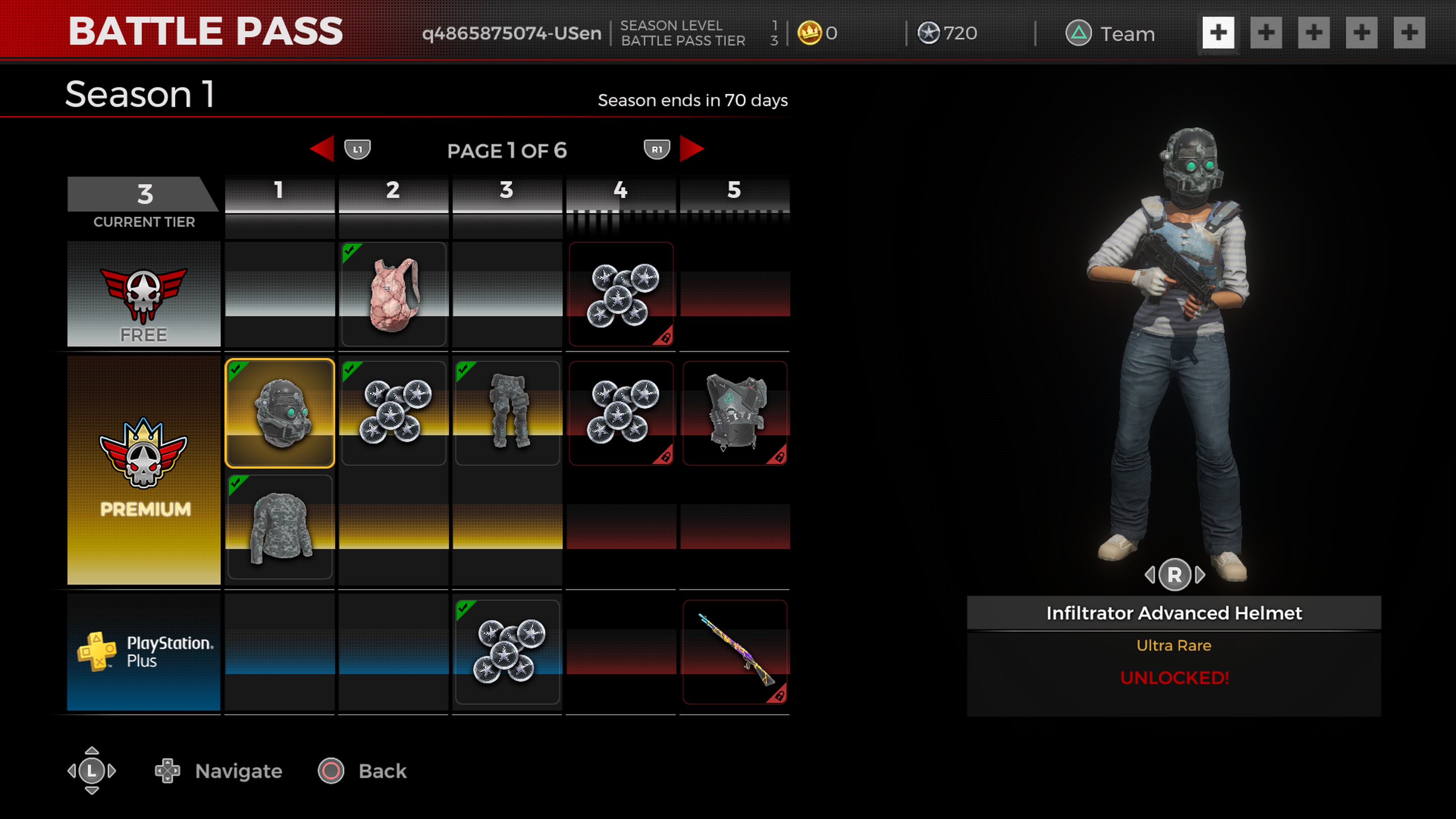Select the pink backpack free reward
Screen dimensions: 1456x819
pos(394,294)
